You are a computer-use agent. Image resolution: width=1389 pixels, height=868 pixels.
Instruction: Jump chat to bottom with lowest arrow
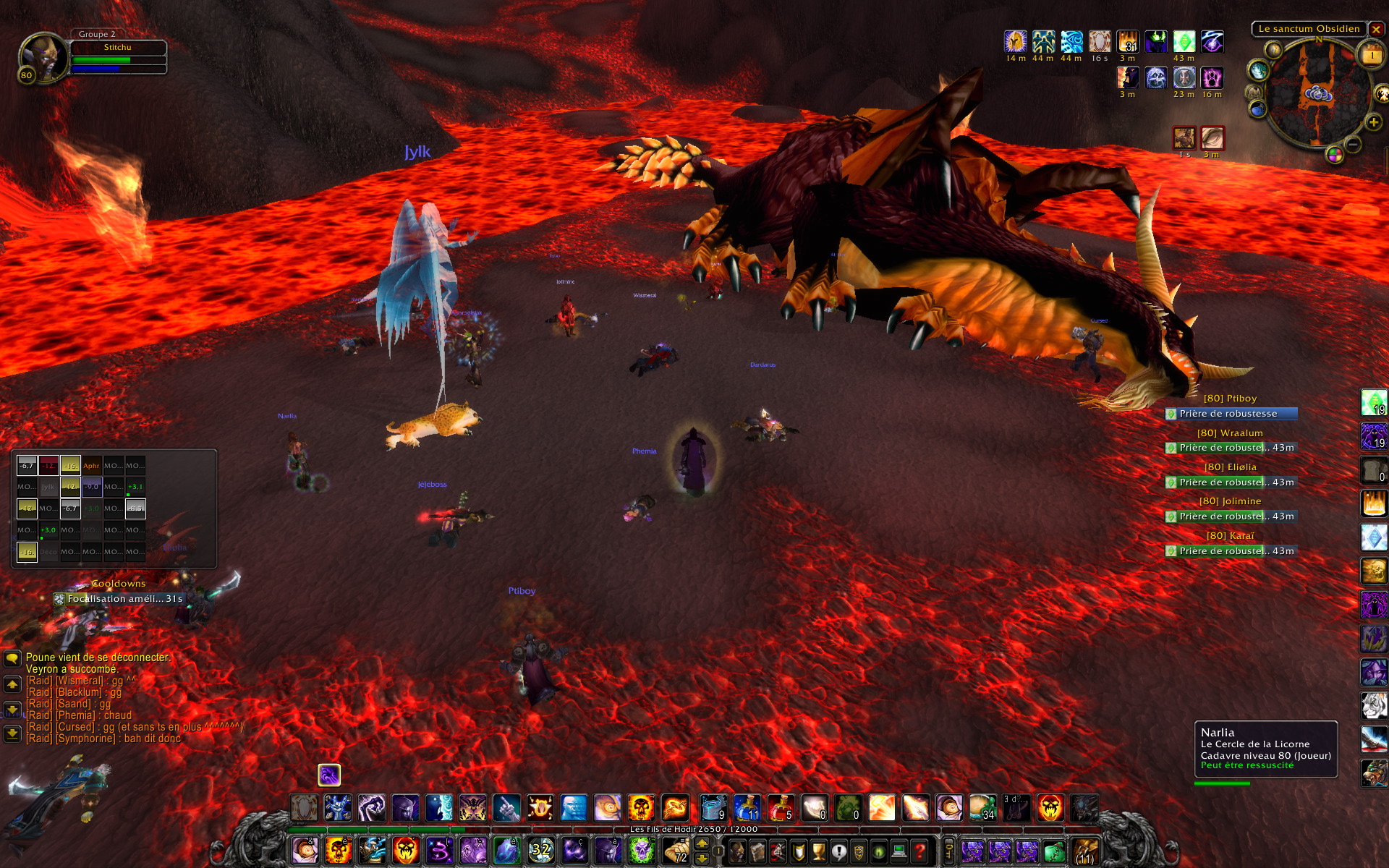(12, 733)
